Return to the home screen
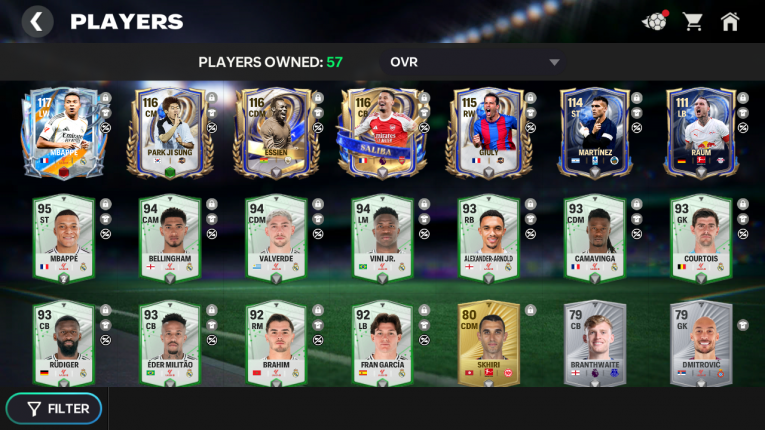The width and height of the screenshot is (765, 430). click(730, 21)
